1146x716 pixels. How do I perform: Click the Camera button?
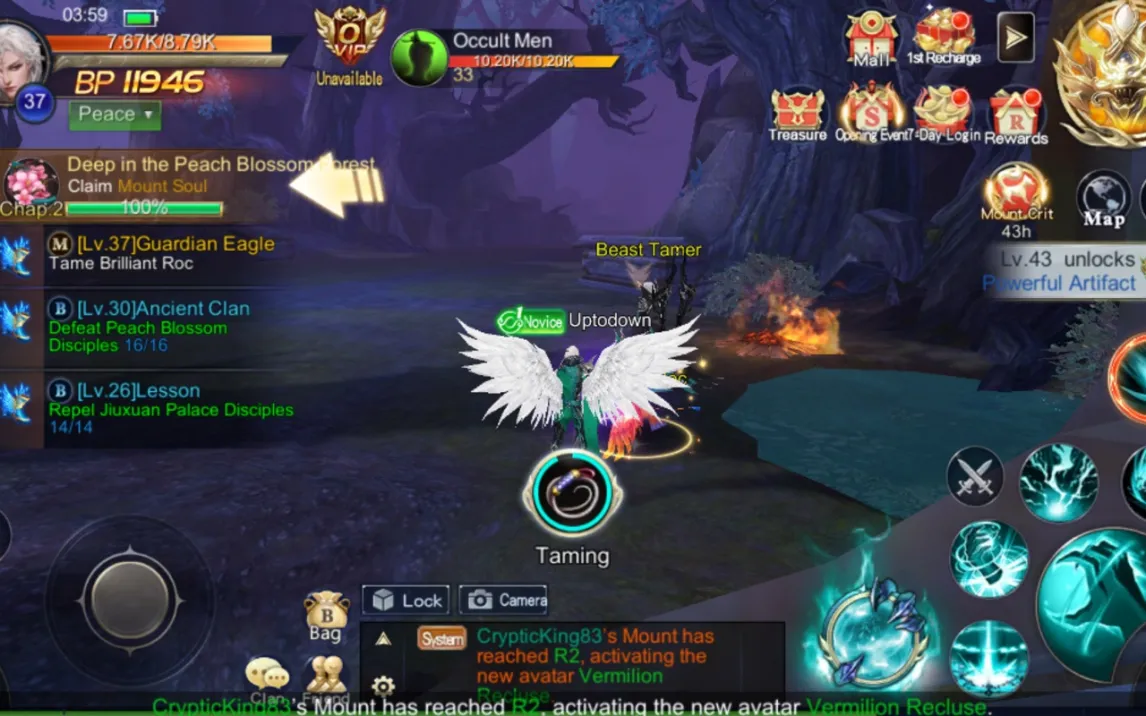click(x=504, y=600)
